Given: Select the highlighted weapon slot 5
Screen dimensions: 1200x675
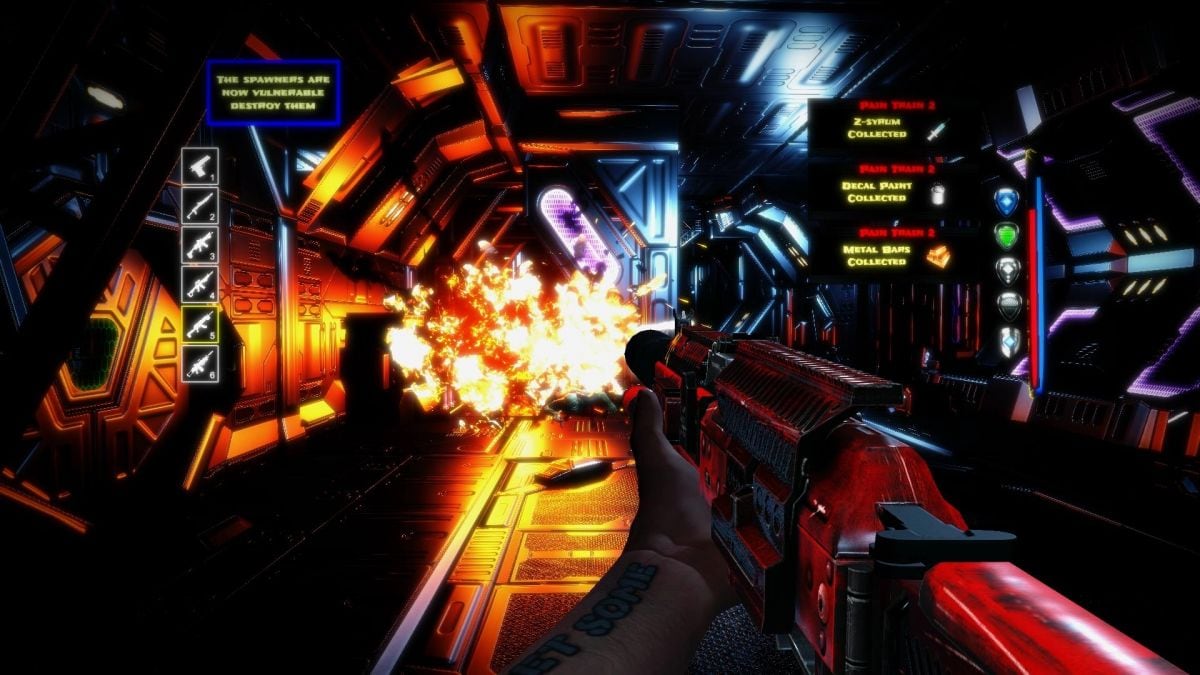Looking at the screenshot, I should point(200,323).
